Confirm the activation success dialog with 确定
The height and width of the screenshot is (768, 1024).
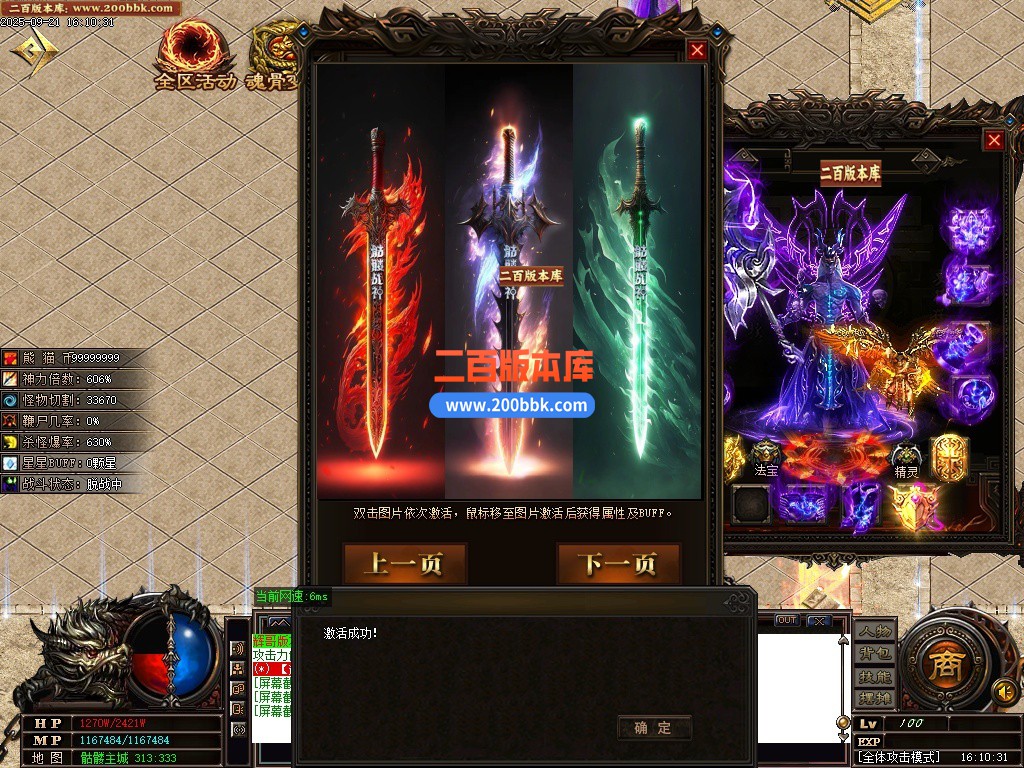click(654, 728)
